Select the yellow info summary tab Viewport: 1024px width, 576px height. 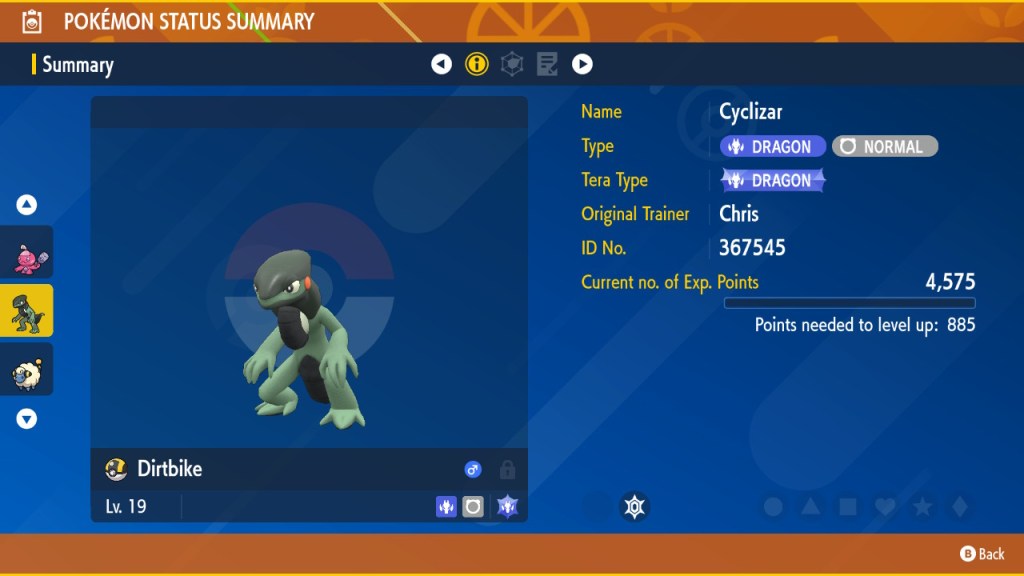click(477, 65)
